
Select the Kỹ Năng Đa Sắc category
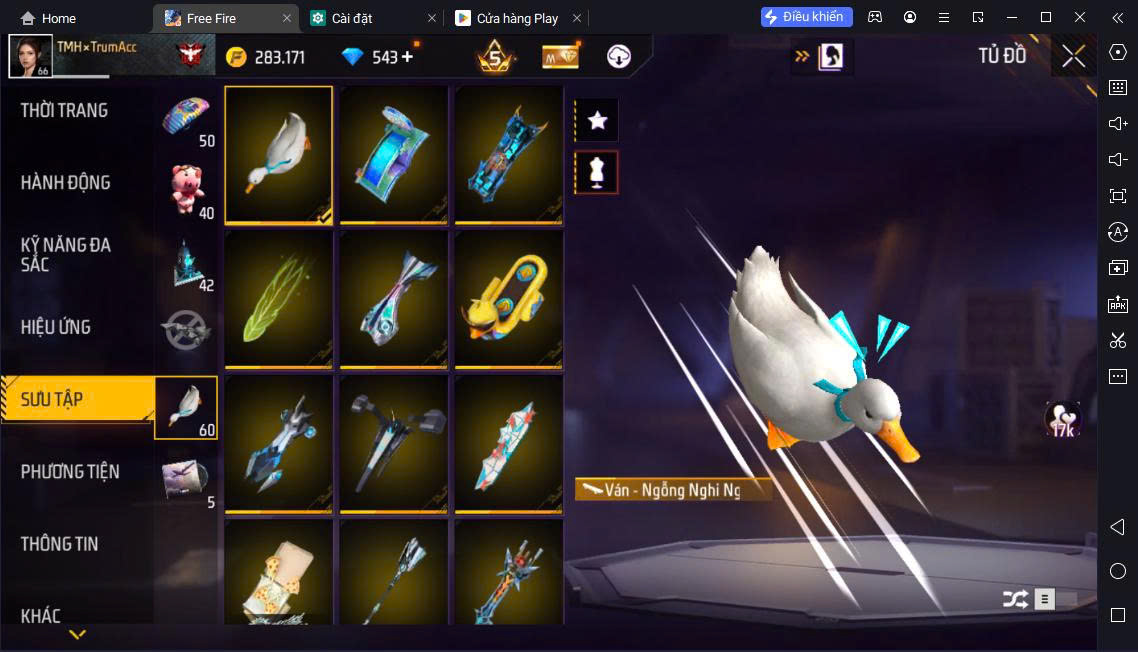point(66,255)
